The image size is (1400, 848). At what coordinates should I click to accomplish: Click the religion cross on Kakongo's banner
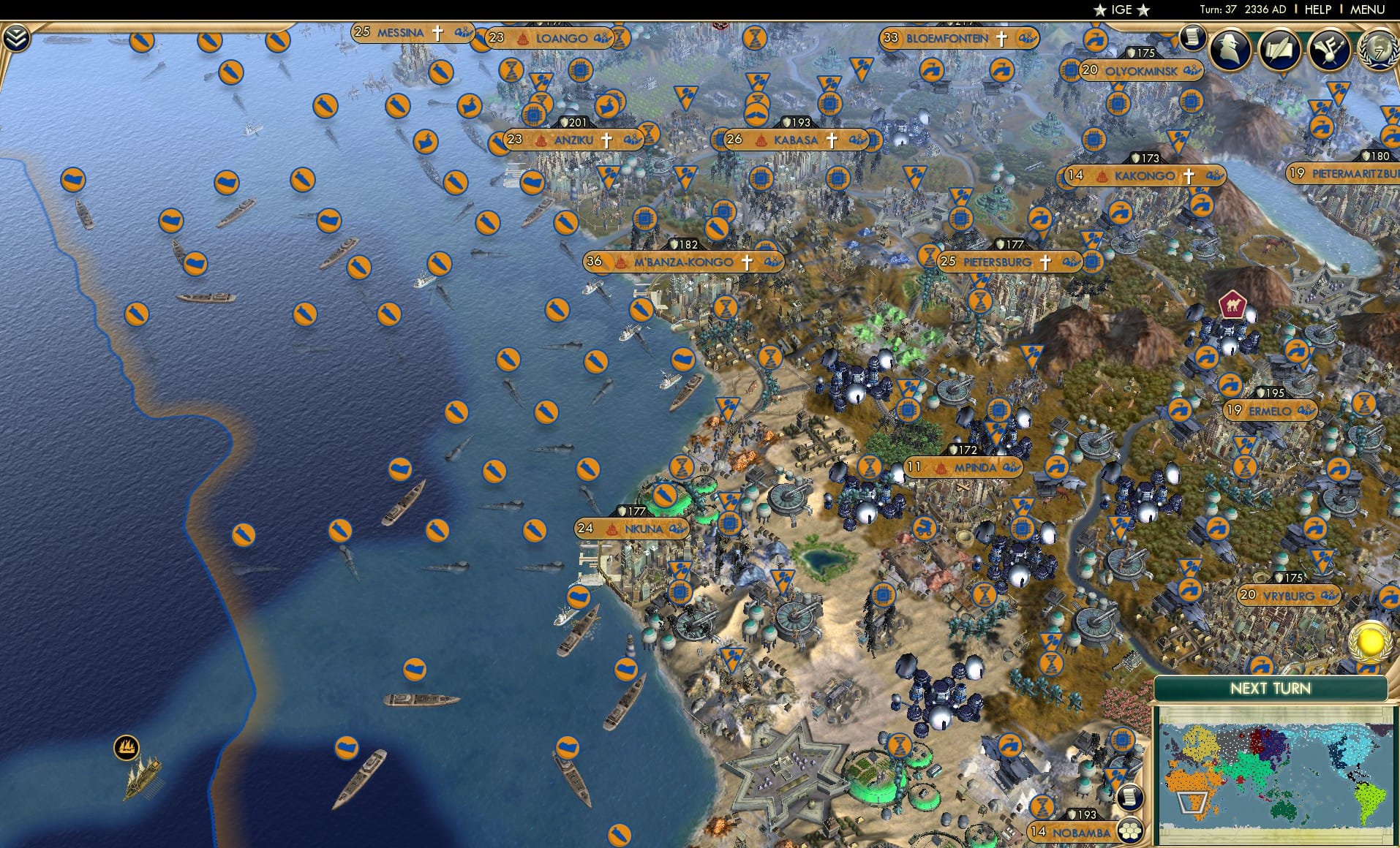point(1190,175)
